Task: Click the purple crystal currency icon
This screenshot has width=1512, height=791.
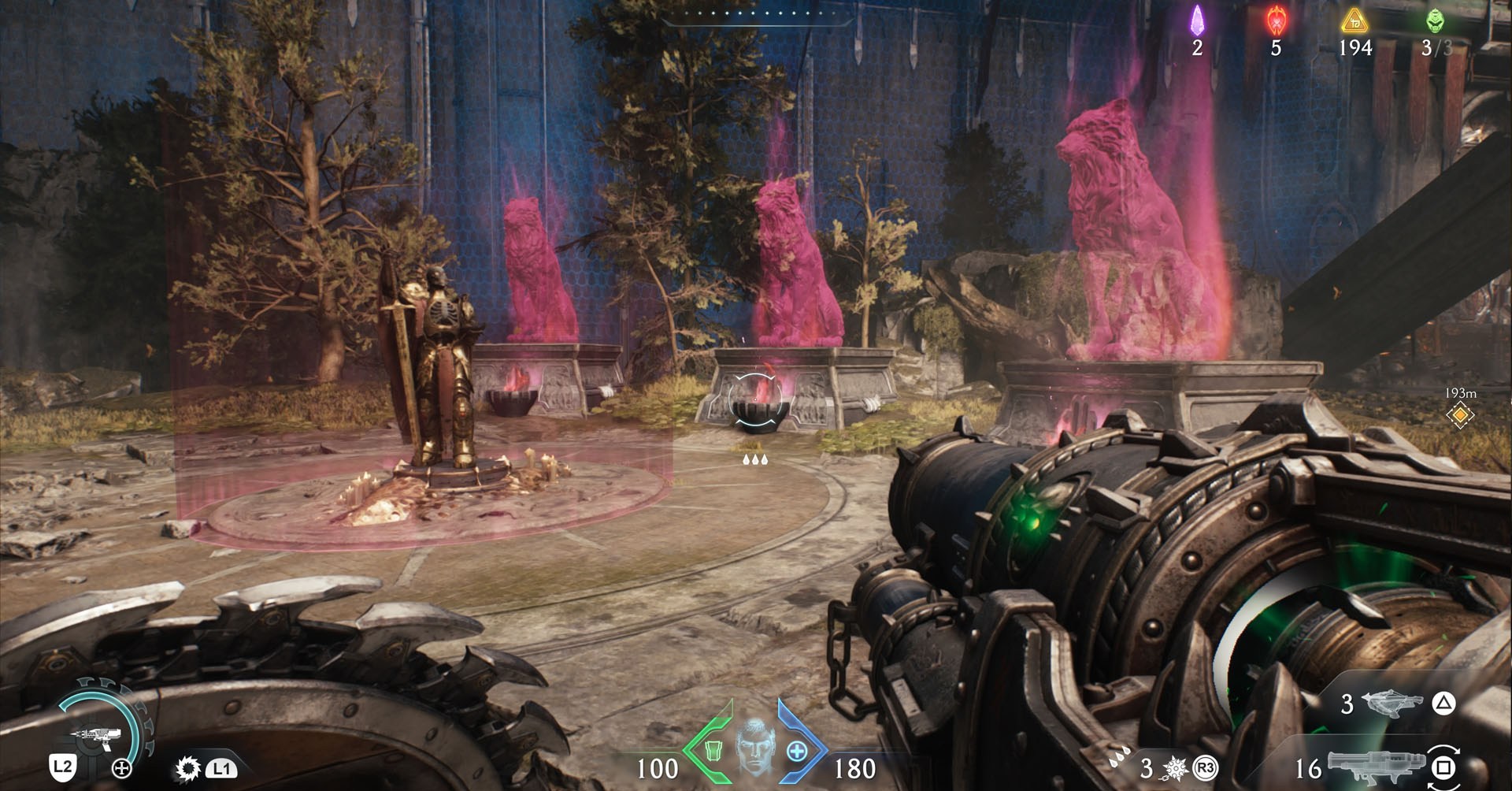Action: click(1197, 20)
